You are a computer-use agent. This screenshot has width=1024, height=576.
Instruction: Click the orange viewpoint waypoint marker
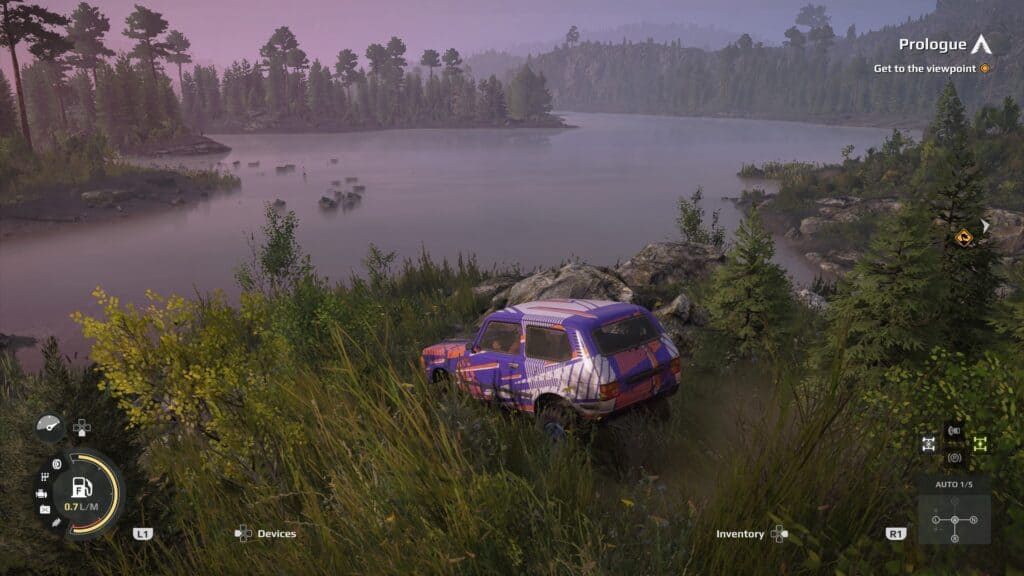pyautogui.click(x=963, y=237)
